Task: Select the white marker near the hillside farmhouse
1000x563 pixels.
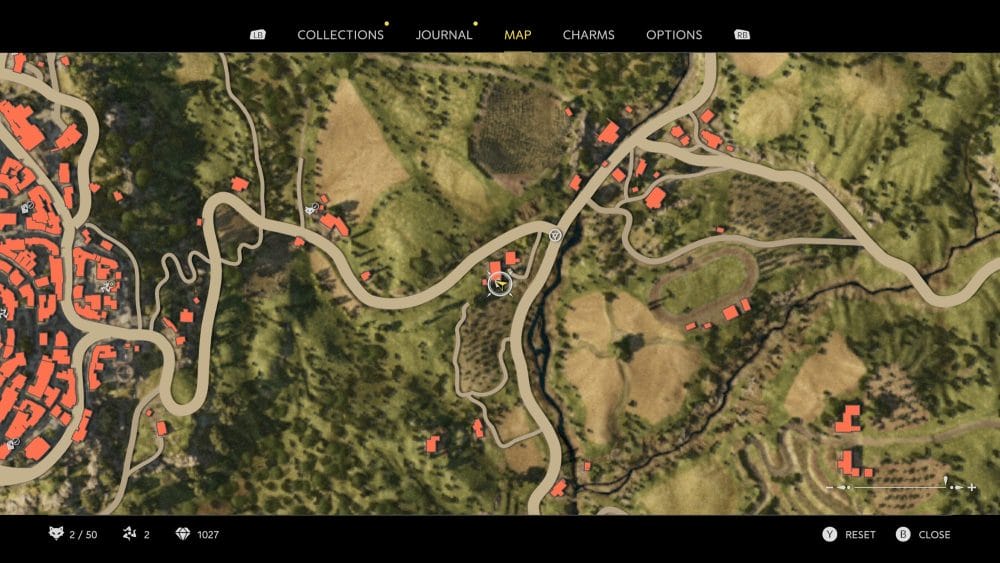Action: click(x=312, y=210)
